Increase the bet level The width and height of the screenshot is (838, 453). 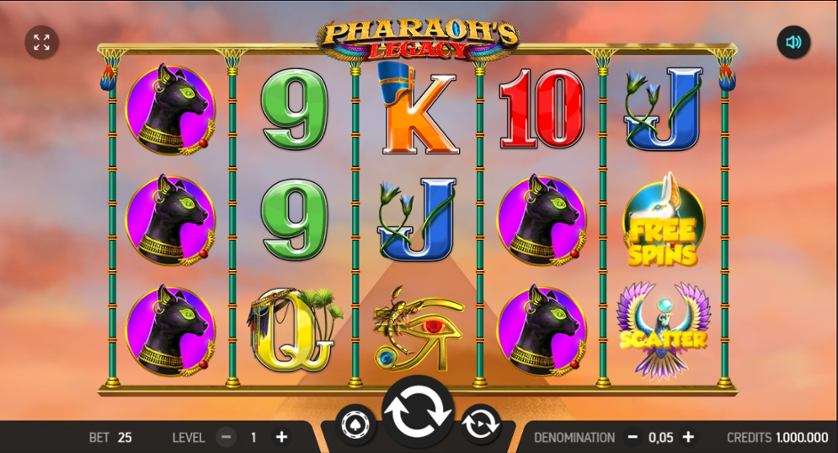281,437
